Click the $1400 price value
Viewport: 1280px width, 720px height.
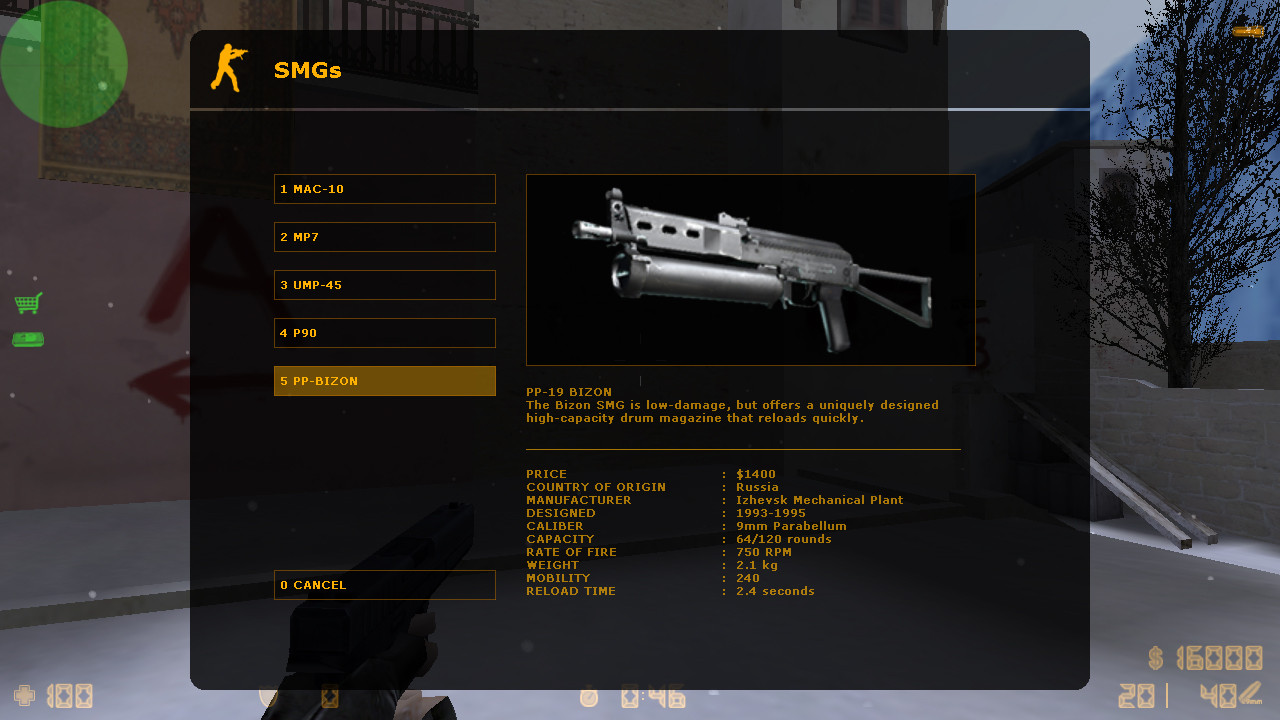pyautogui.click(x=753, y=473)
